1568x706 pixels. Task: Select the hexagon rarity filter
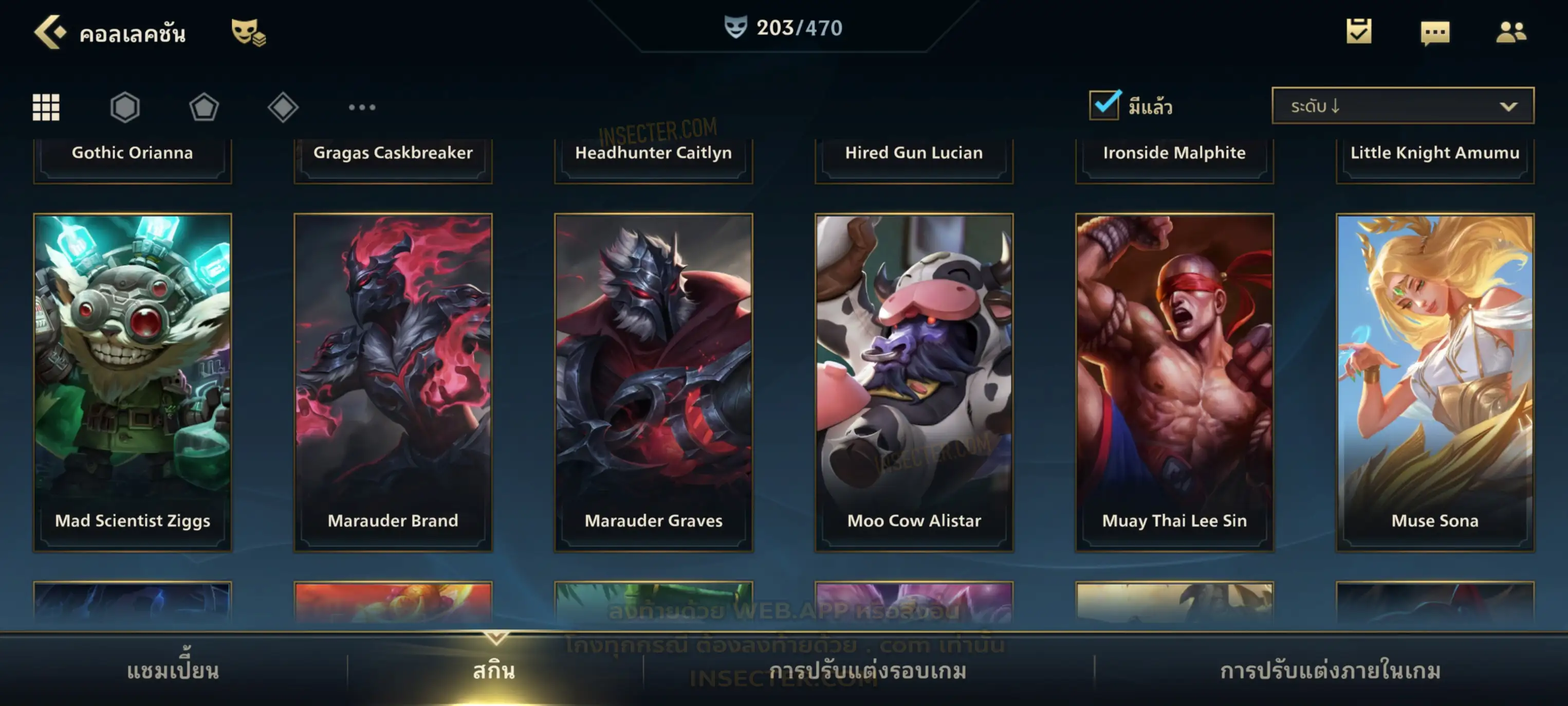point(125,107)
